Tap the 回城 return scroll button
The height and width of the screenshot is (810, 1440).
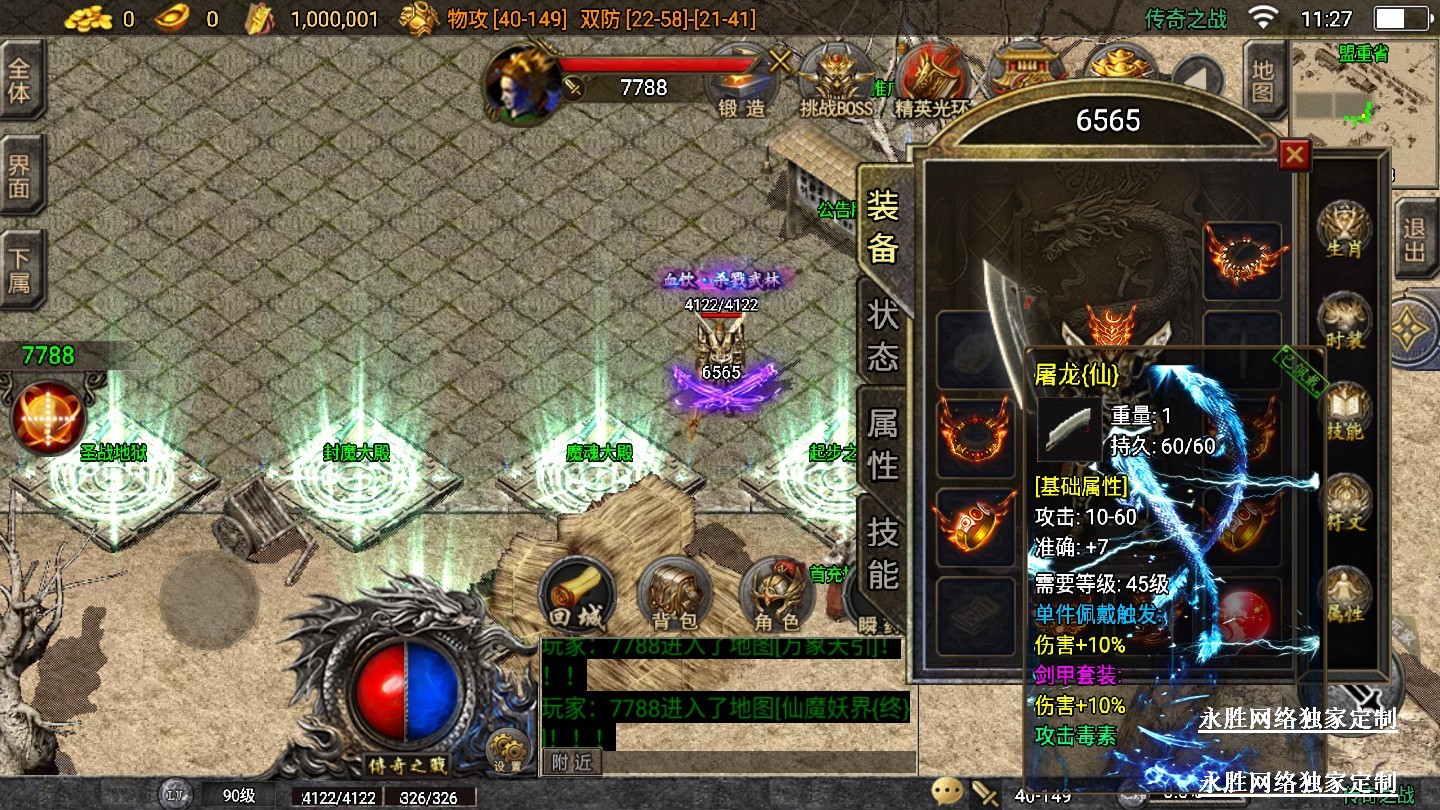(576, 597)
